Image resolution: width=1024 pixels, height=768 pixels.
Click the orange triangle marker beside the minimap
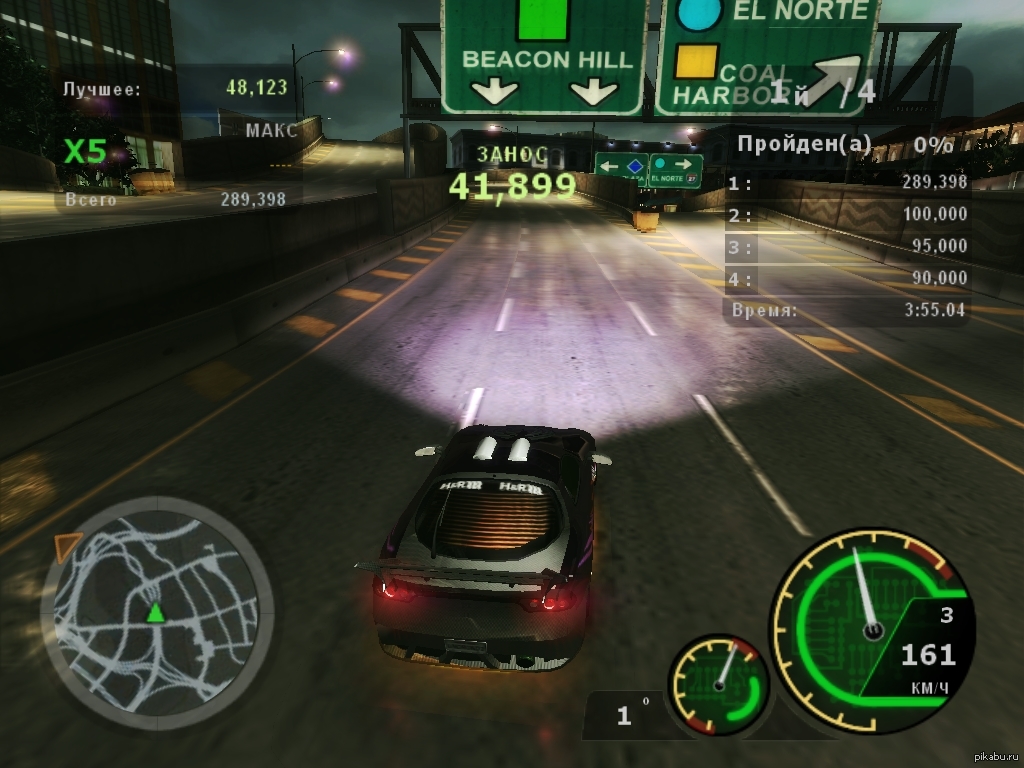pos(67,546)
